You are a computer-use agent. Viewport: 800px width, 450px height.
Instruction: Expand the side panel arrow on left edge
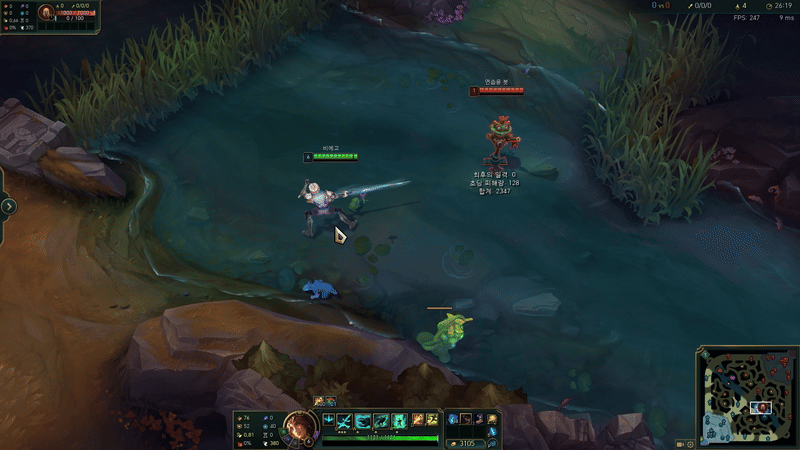pyautogui.click(x=8, y=206)
